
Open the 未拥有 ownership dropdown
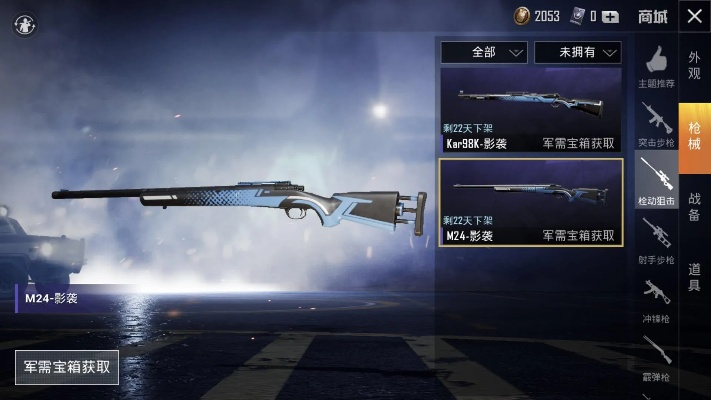pyautogui.click(x=578, y=52)
